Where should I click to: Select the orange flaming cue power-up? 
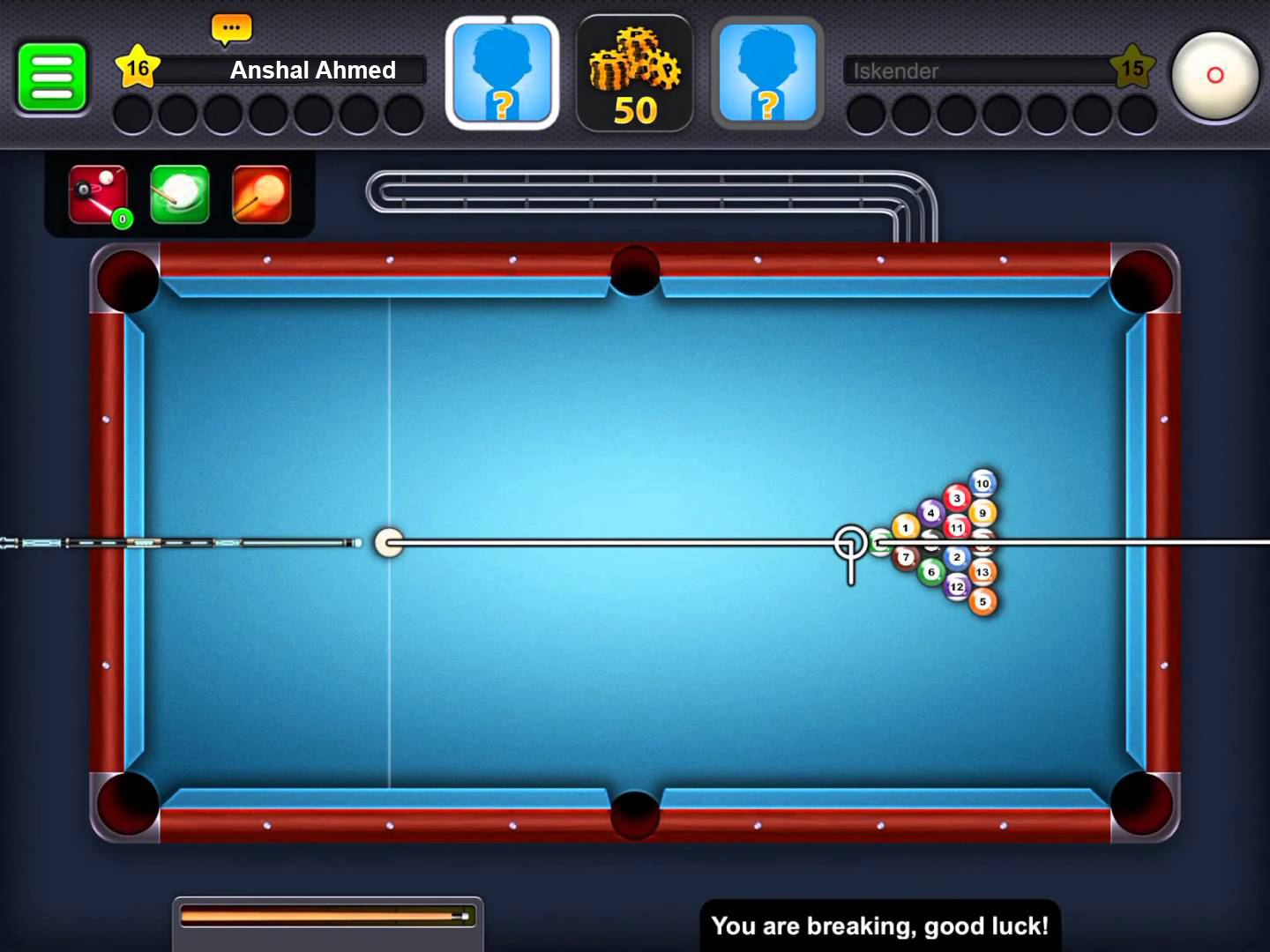262,194
